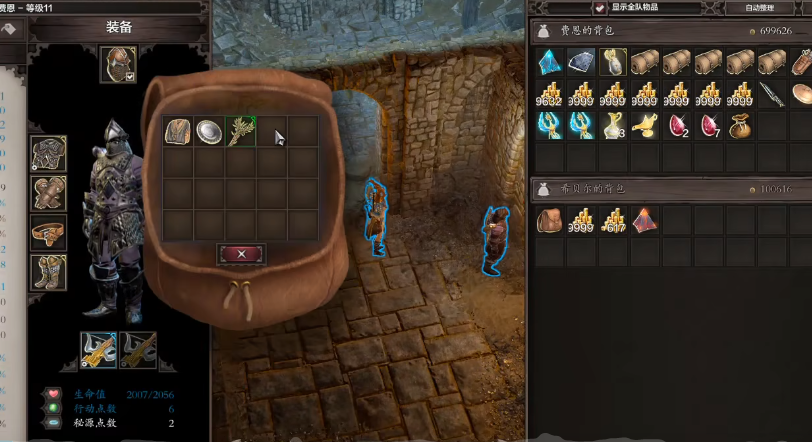Image resolution: width=812 pixels, height=442 pixels.
Task: Click the brown pouch sack item
Action: (x=740, y=125)
